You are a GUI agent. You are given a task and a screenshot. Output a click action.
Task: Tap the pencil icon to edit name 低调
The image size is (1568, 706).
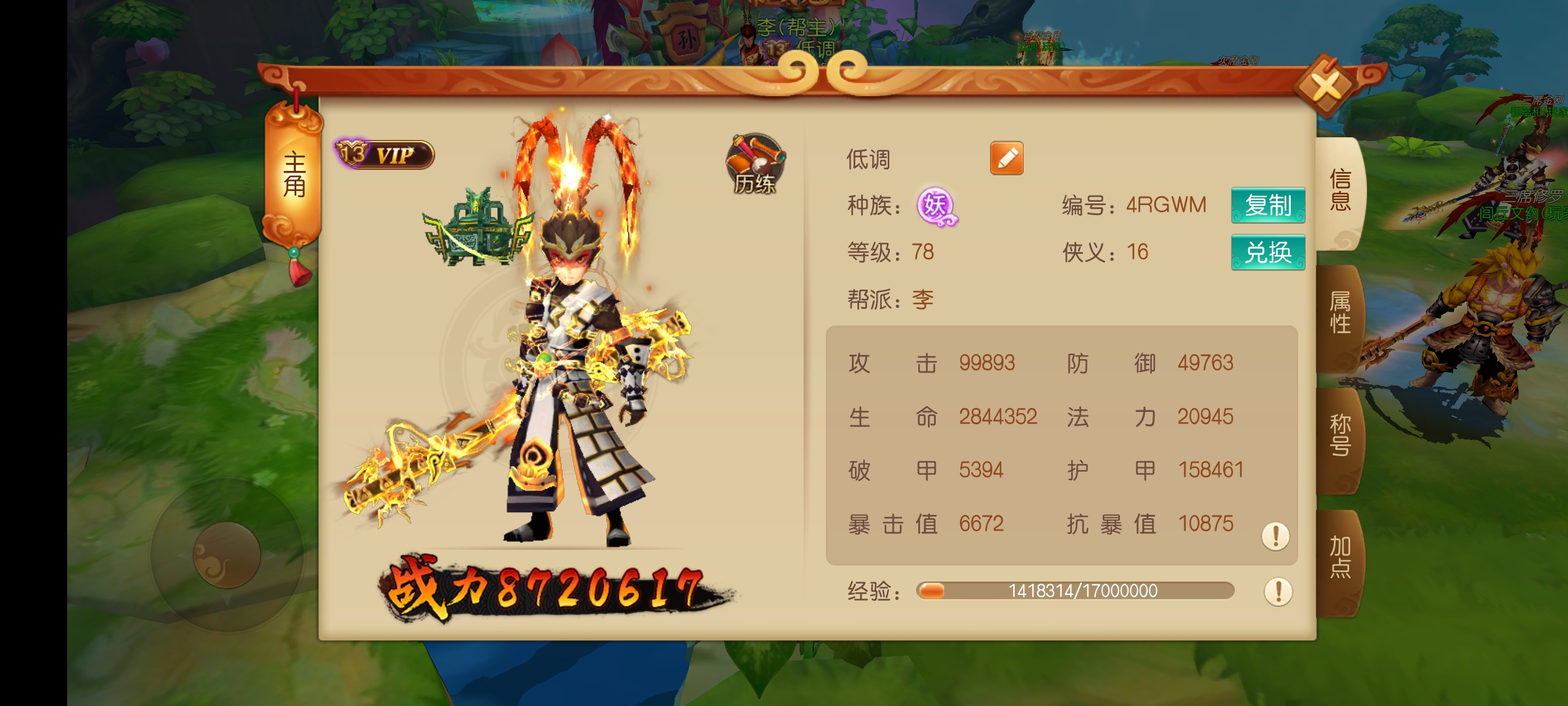pyautogui.click(x=1007, y=158)
